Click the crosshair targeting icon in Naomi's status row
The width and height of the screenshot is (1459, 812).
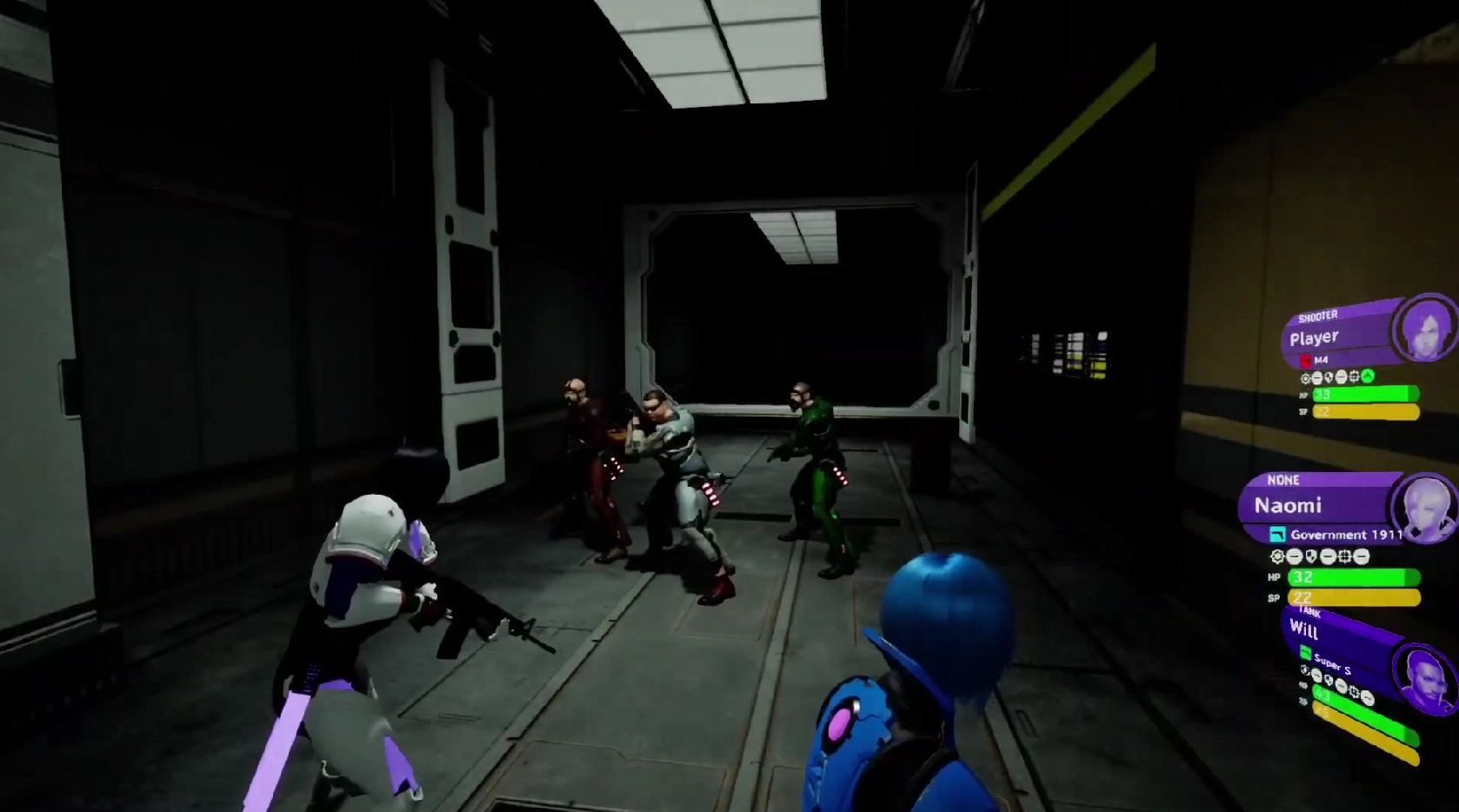1345,556
